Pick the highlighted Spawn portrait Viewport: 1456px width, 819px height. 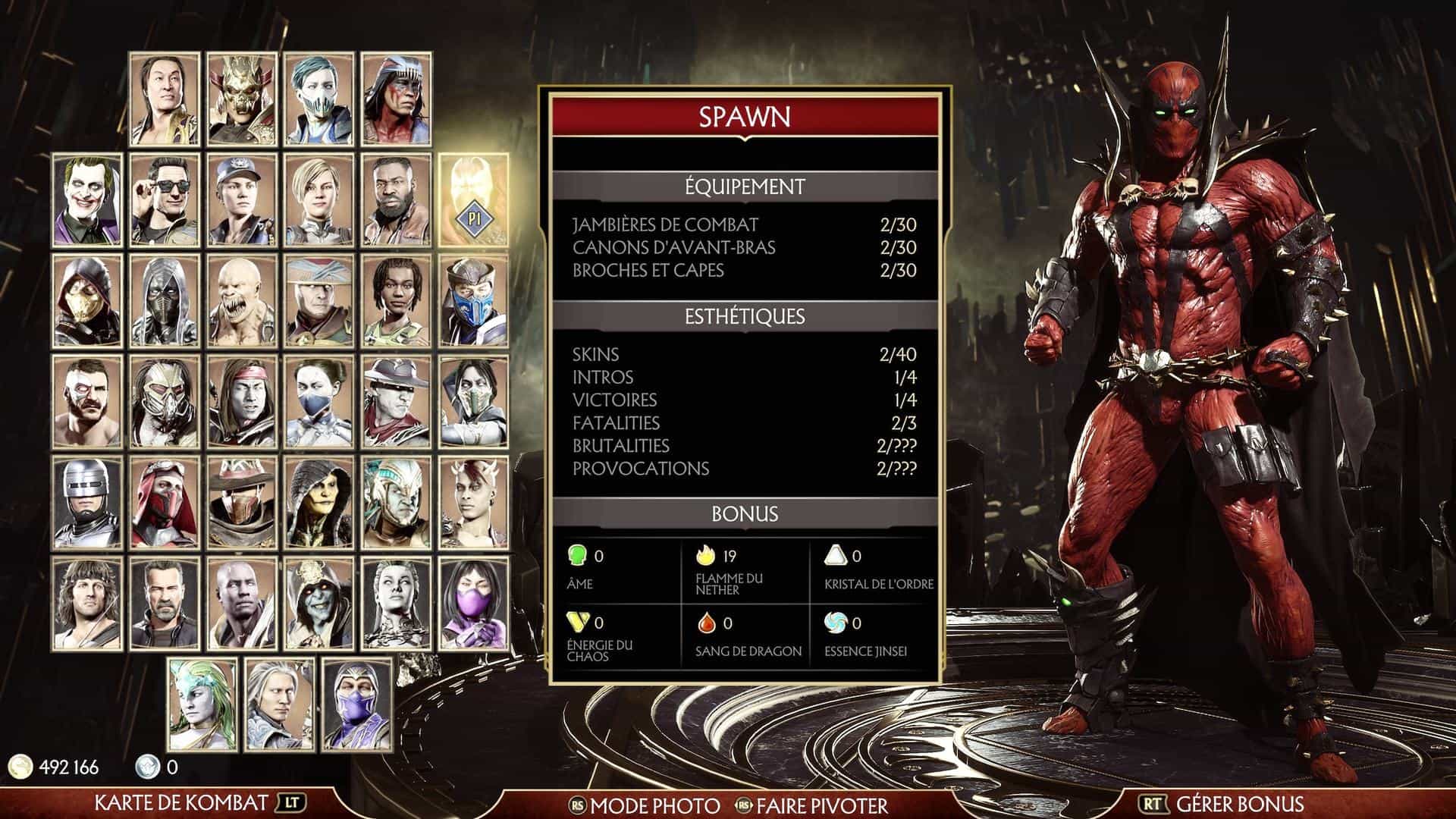pos(474,200)
